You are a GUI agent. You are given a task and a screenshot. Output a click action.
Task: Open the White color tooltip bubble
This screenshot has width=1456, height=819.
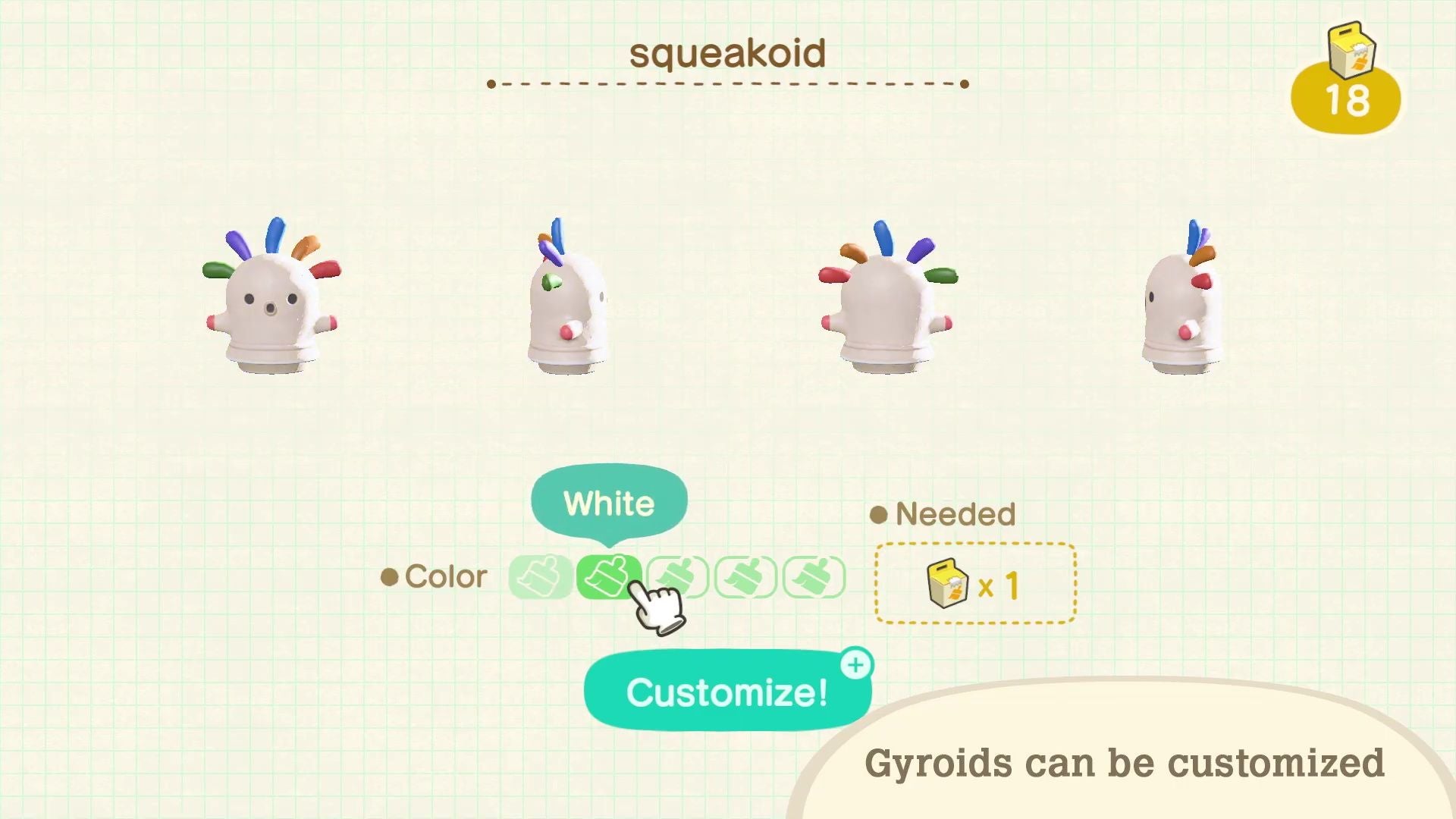609,501
